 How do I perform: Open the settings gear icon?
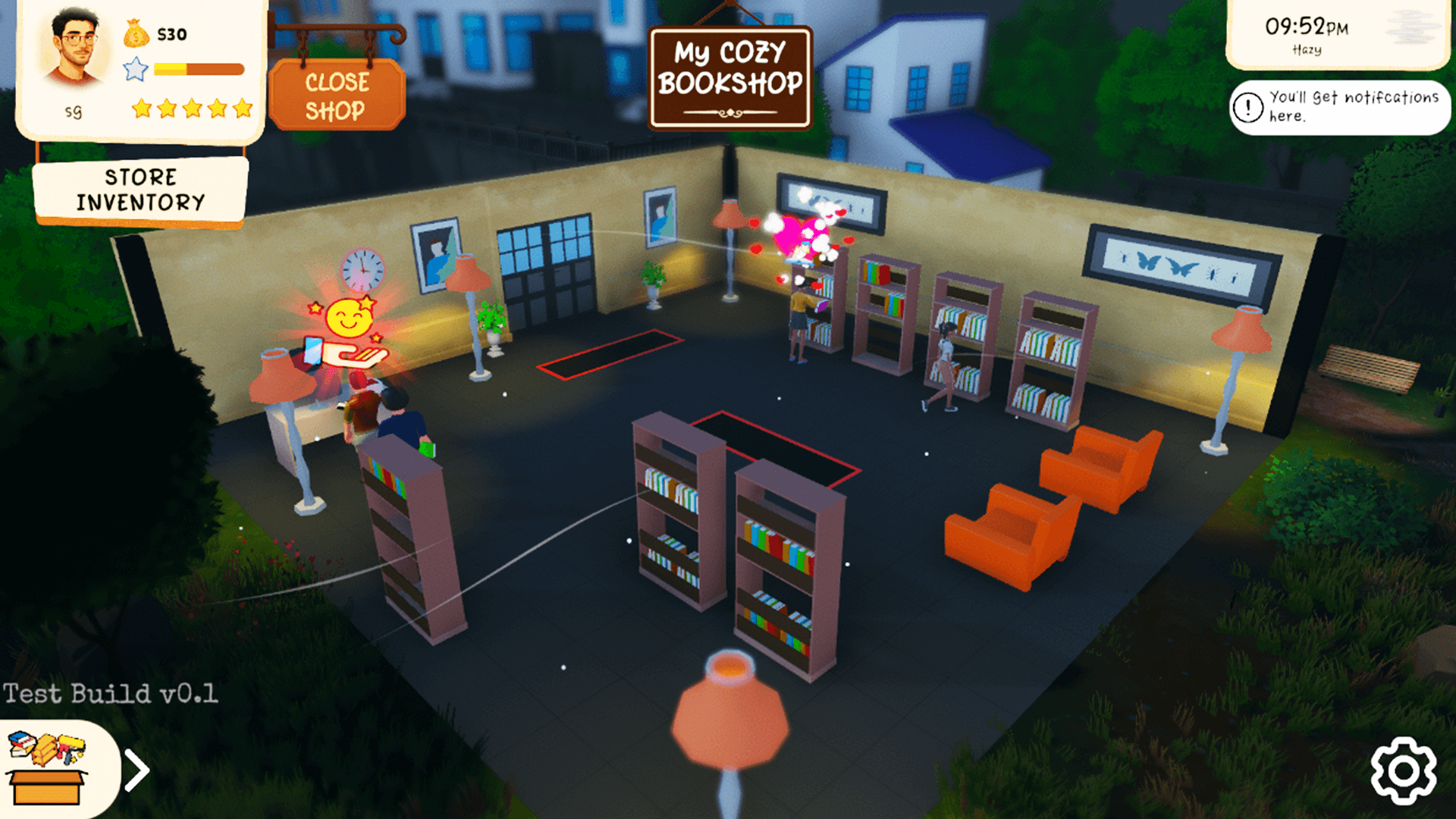[1403, 770]
